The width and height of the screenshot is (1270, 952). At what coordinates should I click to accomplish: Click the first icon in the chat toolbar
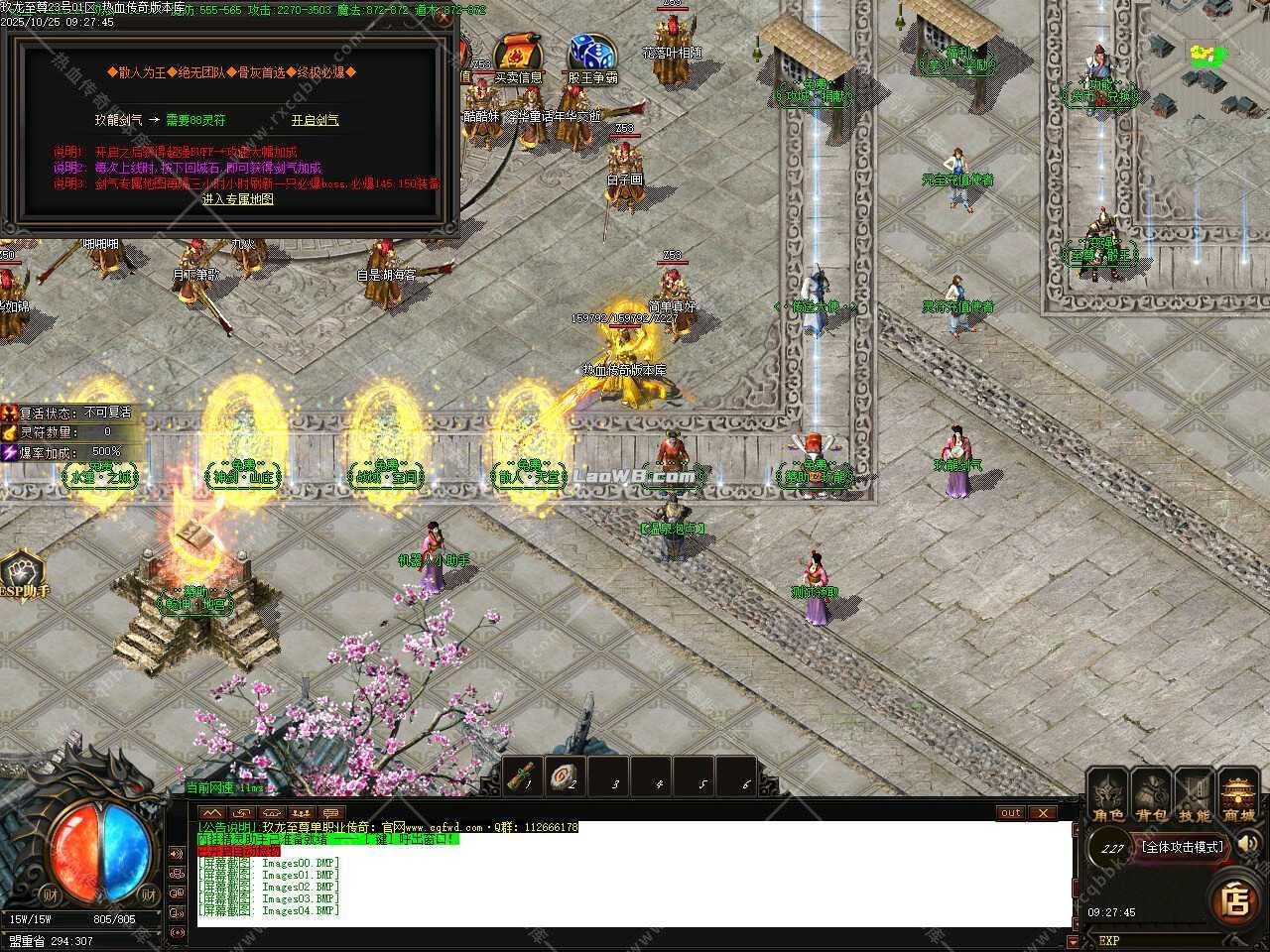[x=212, y=813]
